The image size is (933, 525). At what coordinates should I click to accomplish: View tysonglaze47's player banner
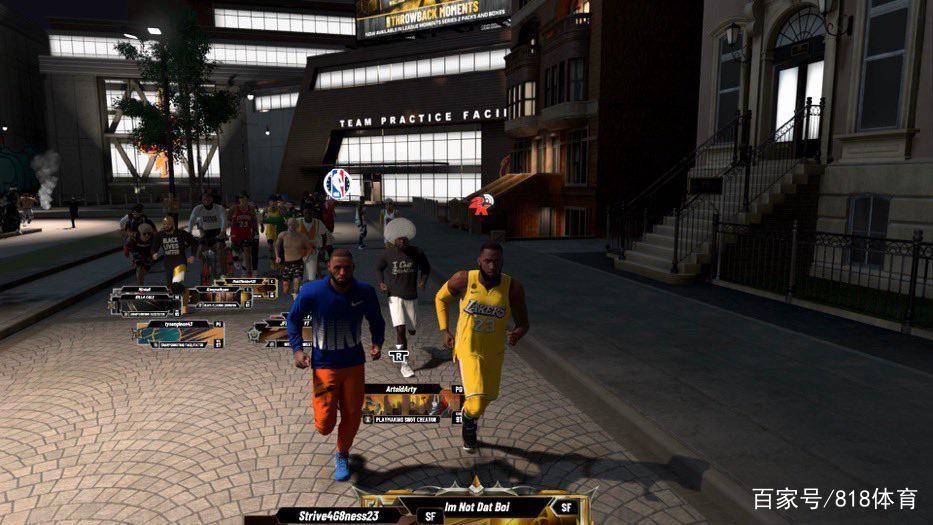pyautogui.click(x=180, y=334)
